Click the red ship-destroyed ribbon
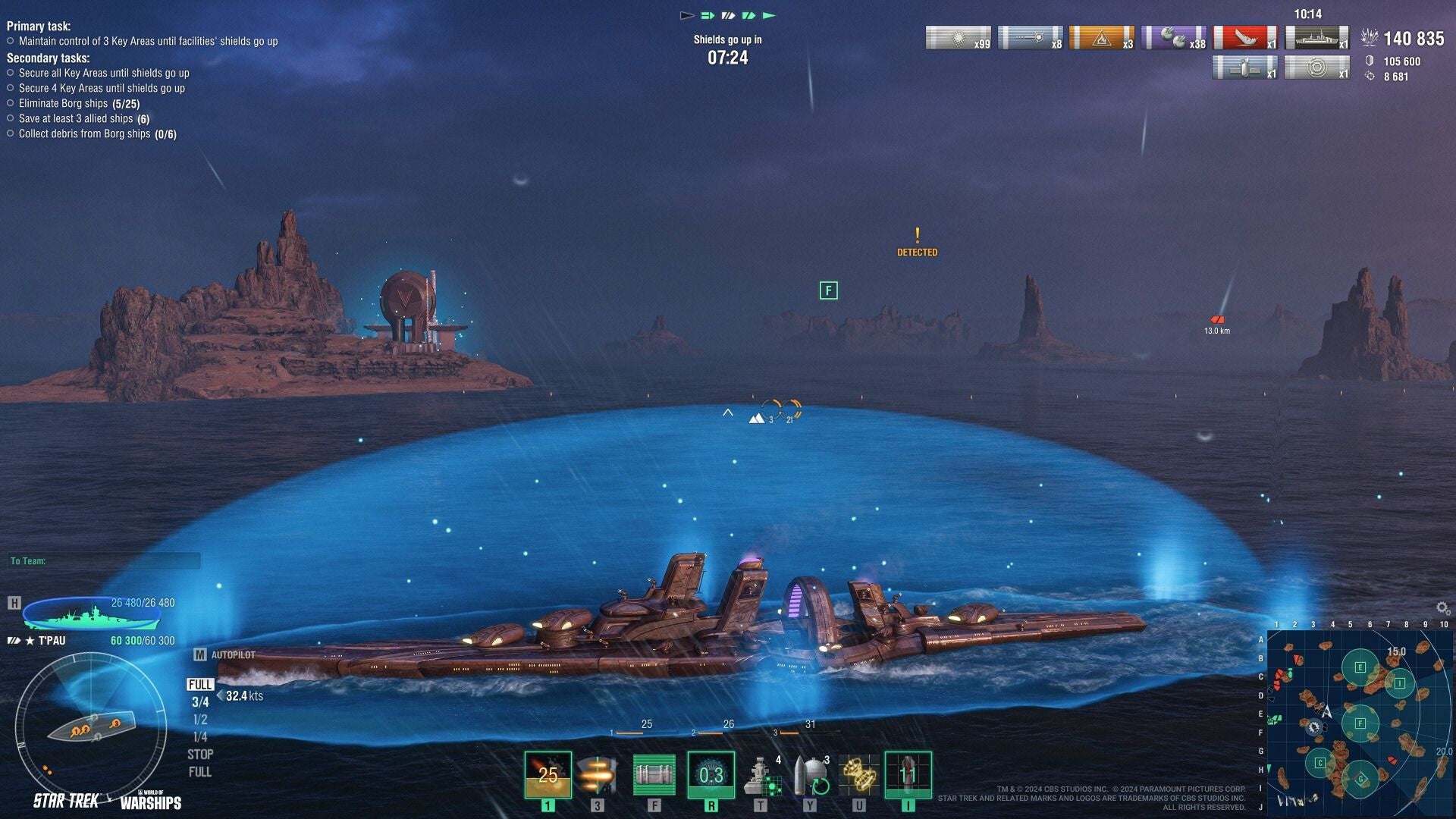The image size is (1456, 819). pyautogui.click(x=1244, y=37)
